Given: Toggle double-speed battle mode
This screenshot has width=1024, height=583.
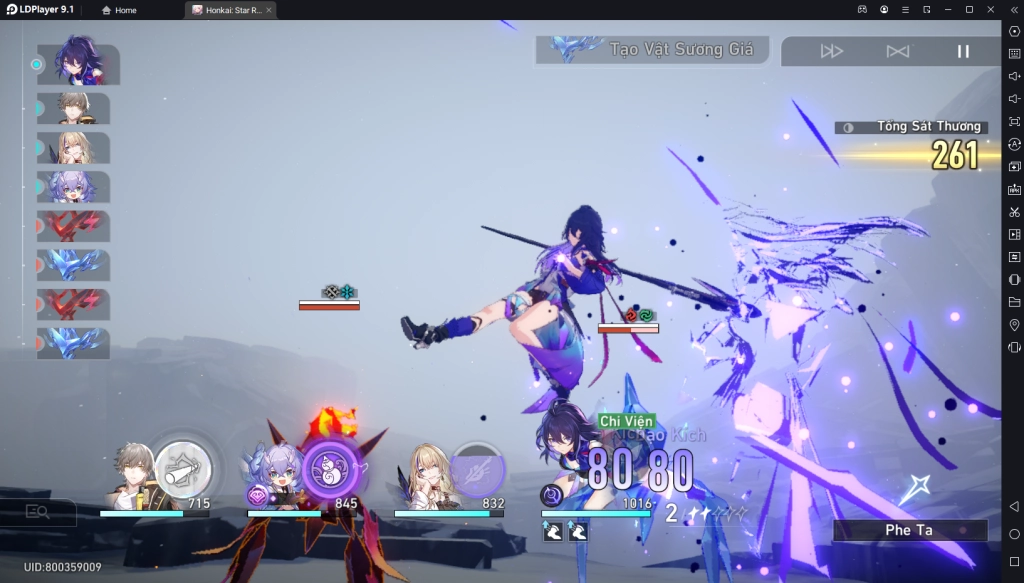Looking at the screenshot, I should click(832, 51).
